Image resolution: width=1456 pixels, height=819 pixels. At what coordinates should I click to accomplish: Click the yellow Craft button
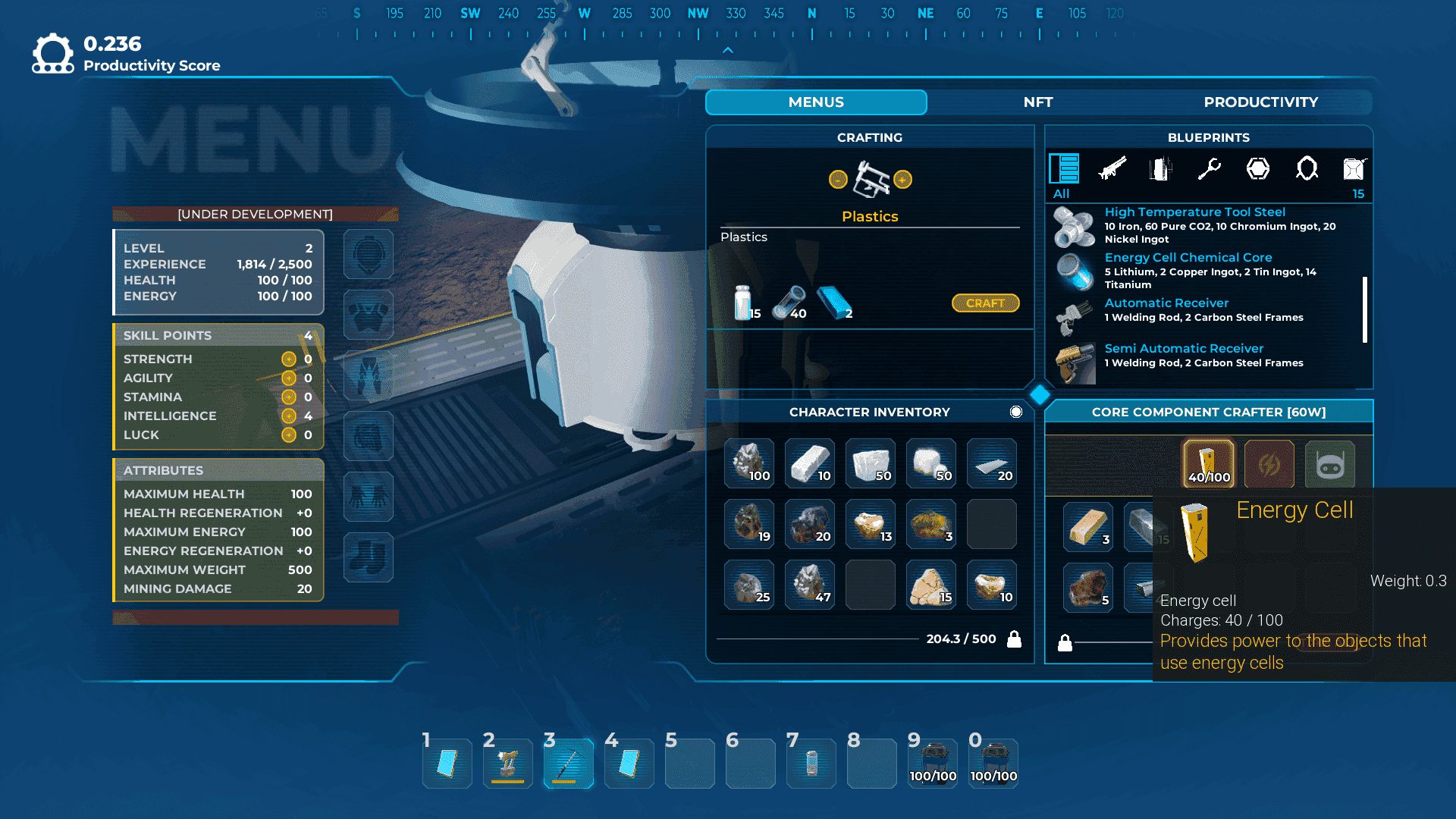(x=985, y=303)
